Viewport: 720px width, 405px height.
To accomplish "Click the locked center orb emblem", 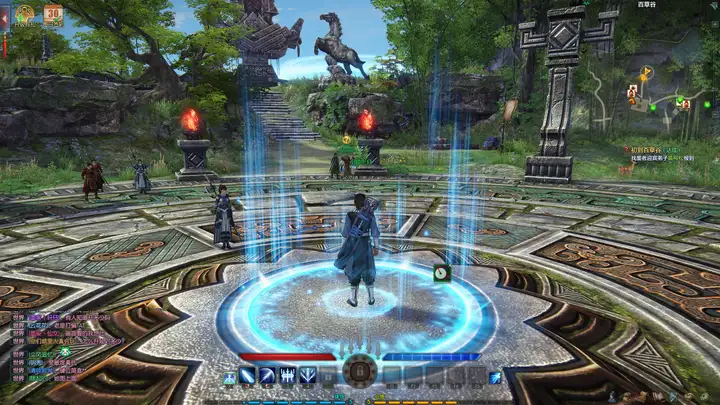I will 359,372.
